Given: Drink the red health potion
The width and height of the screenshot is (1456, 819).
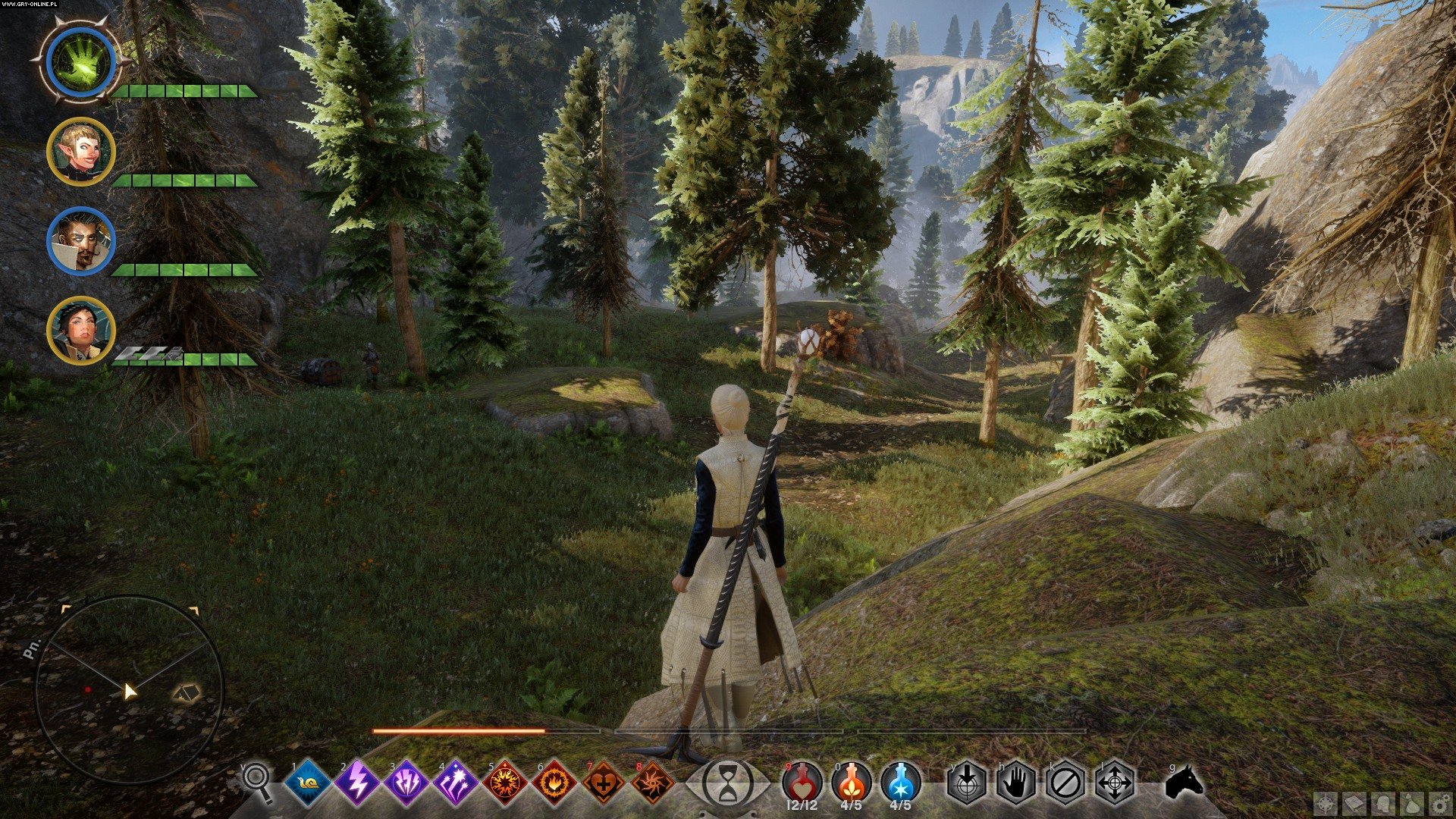Looking at the screenshot, I should pos(803,781).
